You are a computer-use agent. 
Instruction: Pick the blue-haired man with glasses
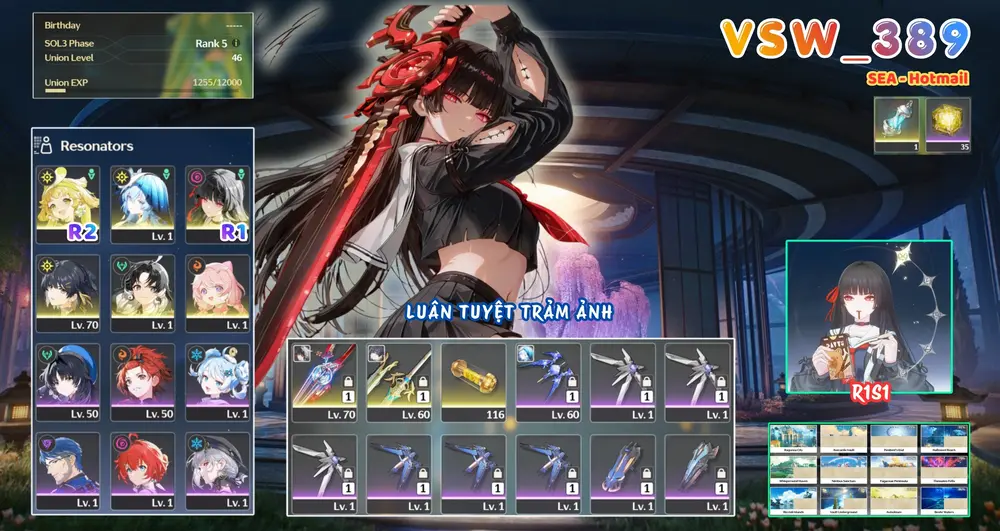pyautogui.click(x=67, y=470)
